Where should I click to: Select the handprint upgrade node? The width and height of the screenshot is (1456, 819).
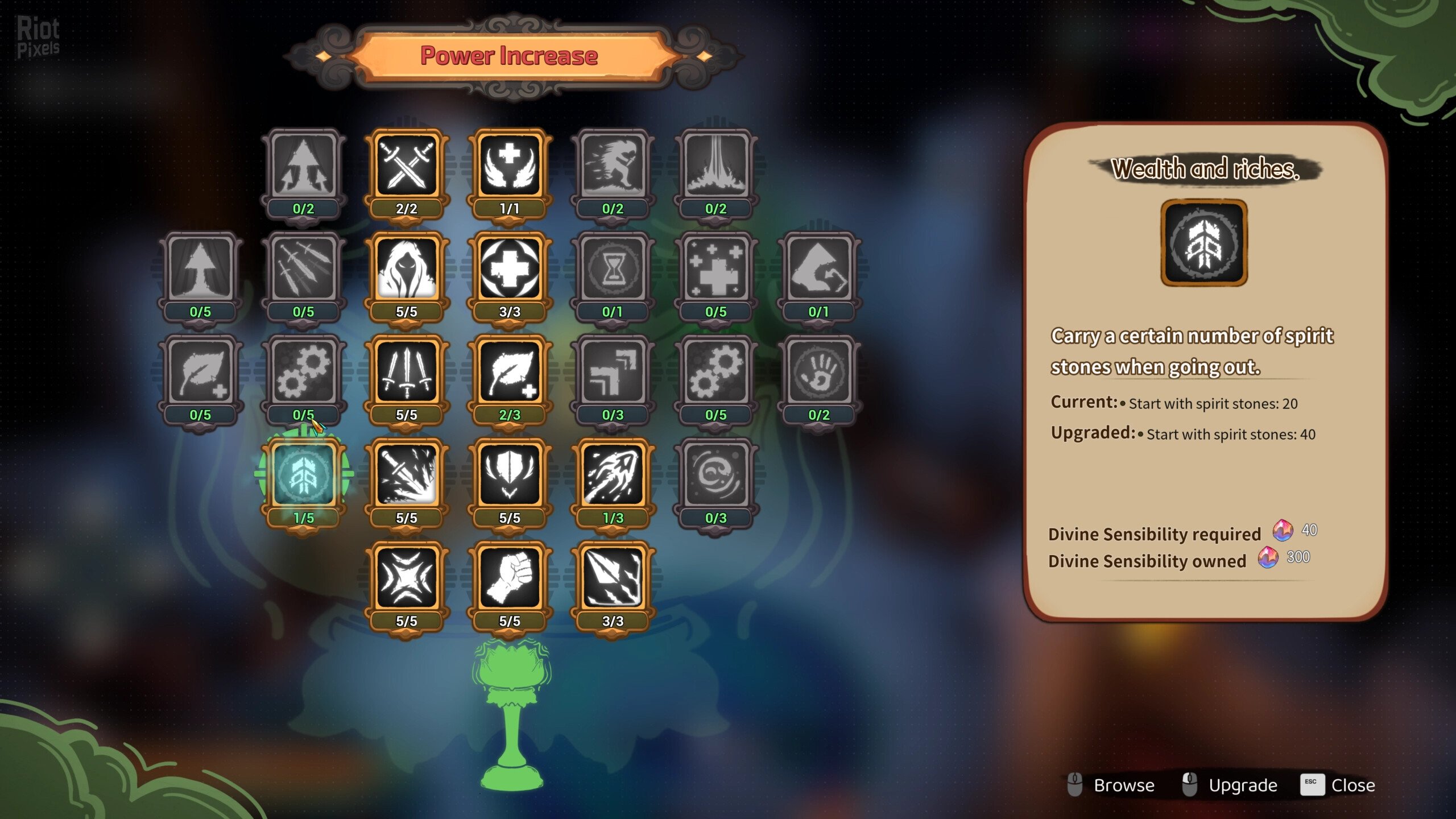(x=818, y=371)
